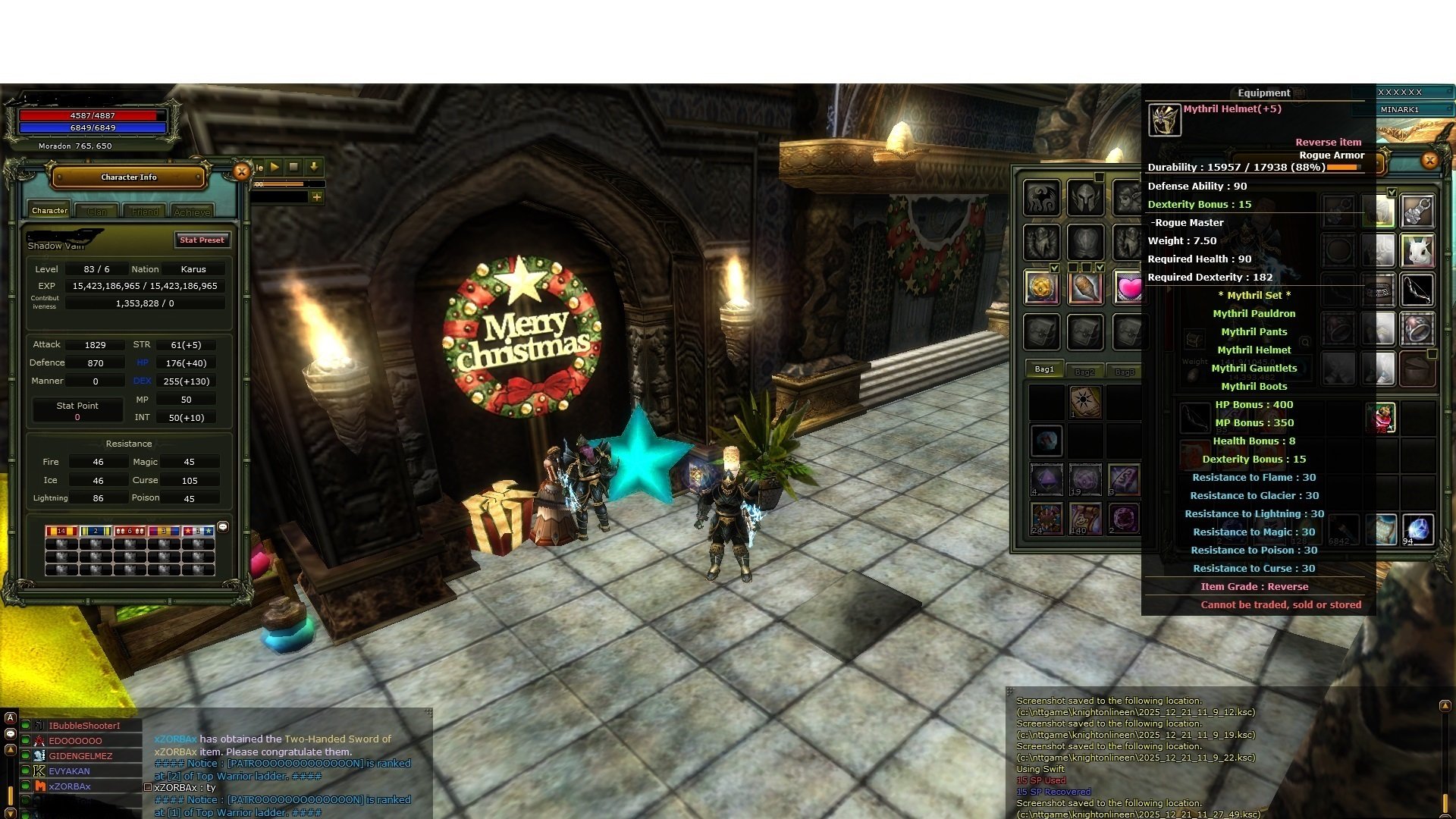Select the golden flash item in Bag1
1456x819 pixels.
click(1043, 287)
